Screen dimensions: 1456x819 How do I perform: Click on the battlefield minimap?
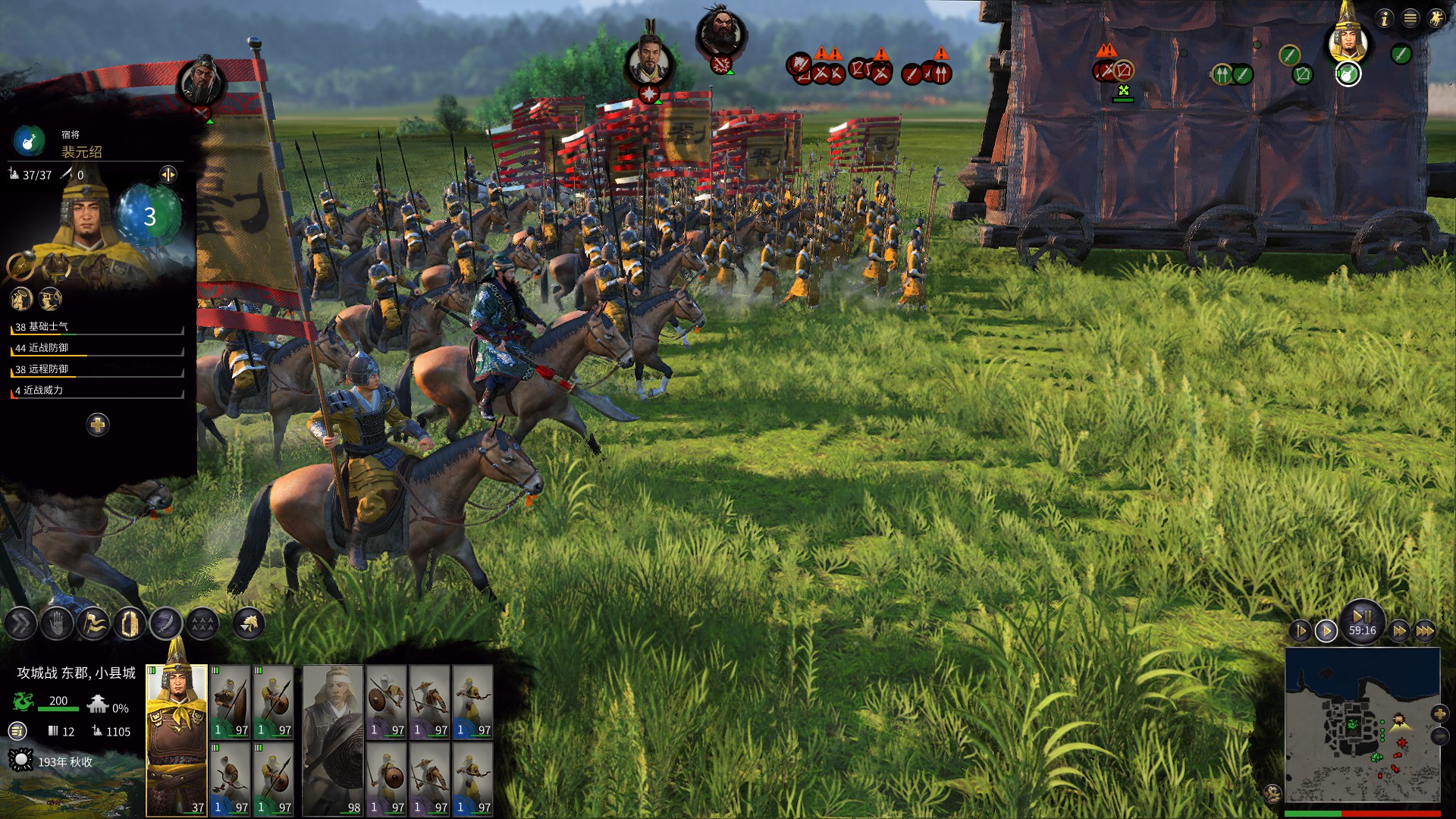pyautogui.click(x=1362, y=724)
